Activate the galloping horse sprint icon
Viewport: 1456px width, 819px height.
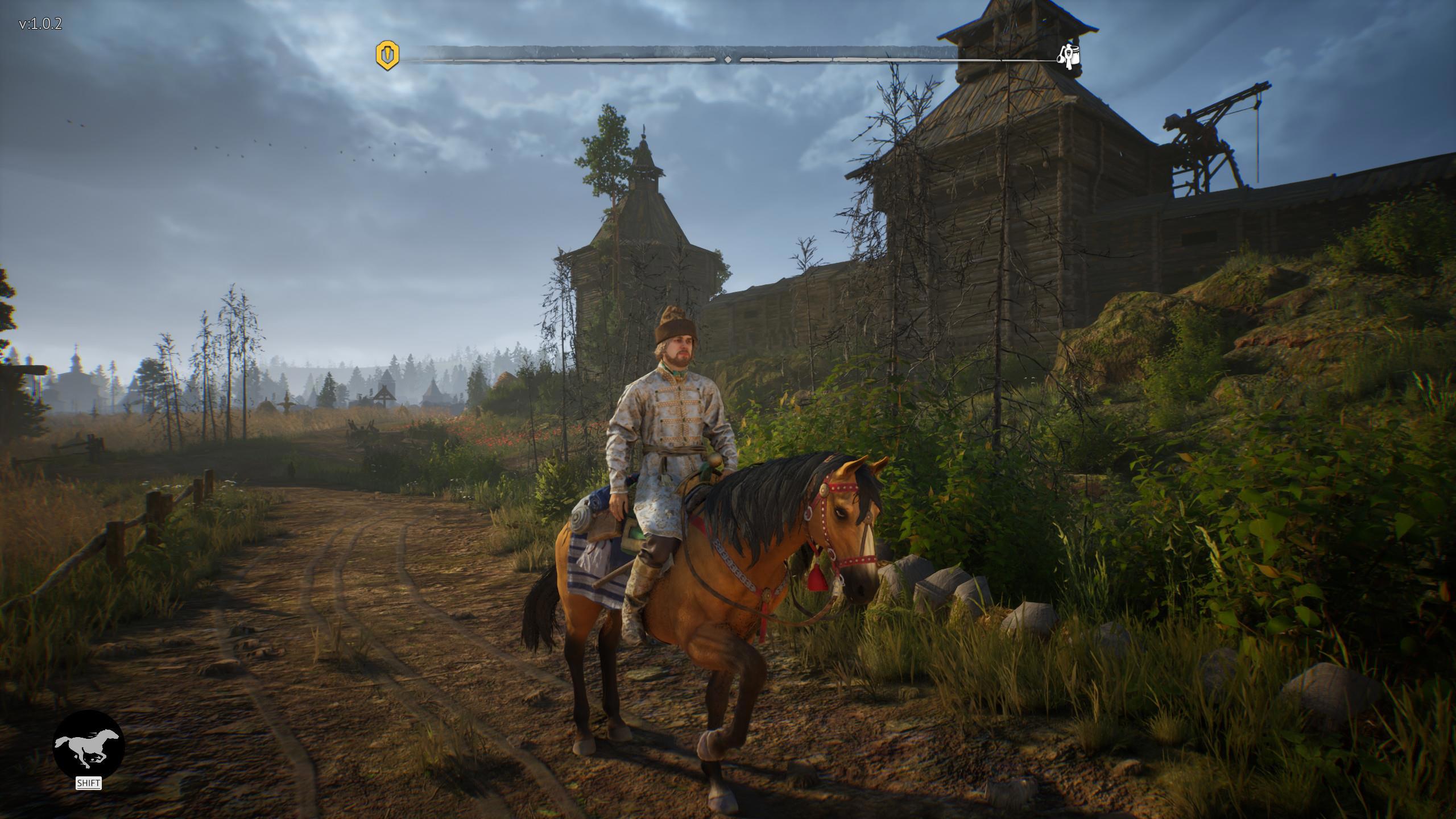point(88,745)
